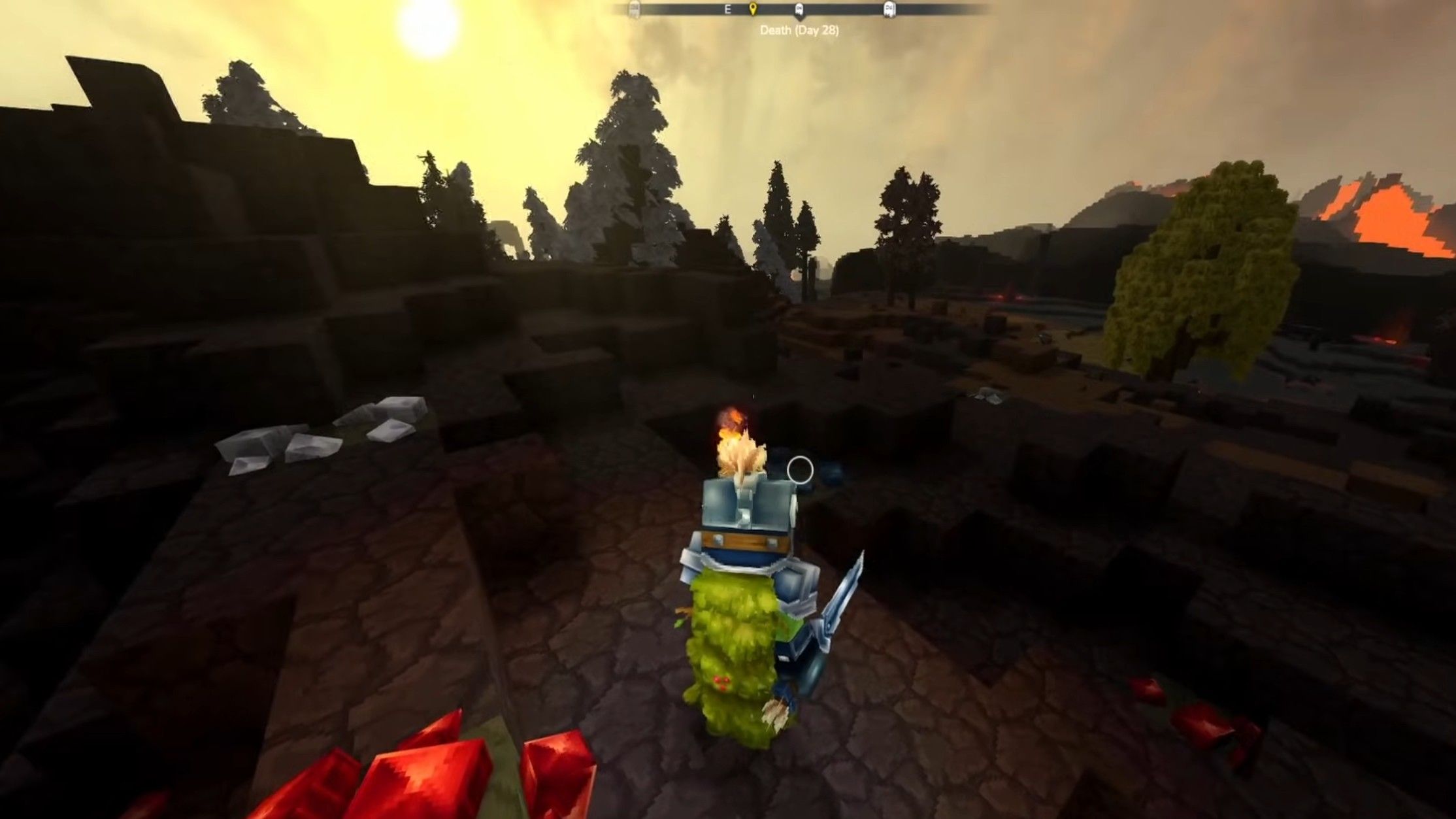The image size is (1456, 819).
Task: Click the Death (Day 28) text label
Action: (799, 29)
